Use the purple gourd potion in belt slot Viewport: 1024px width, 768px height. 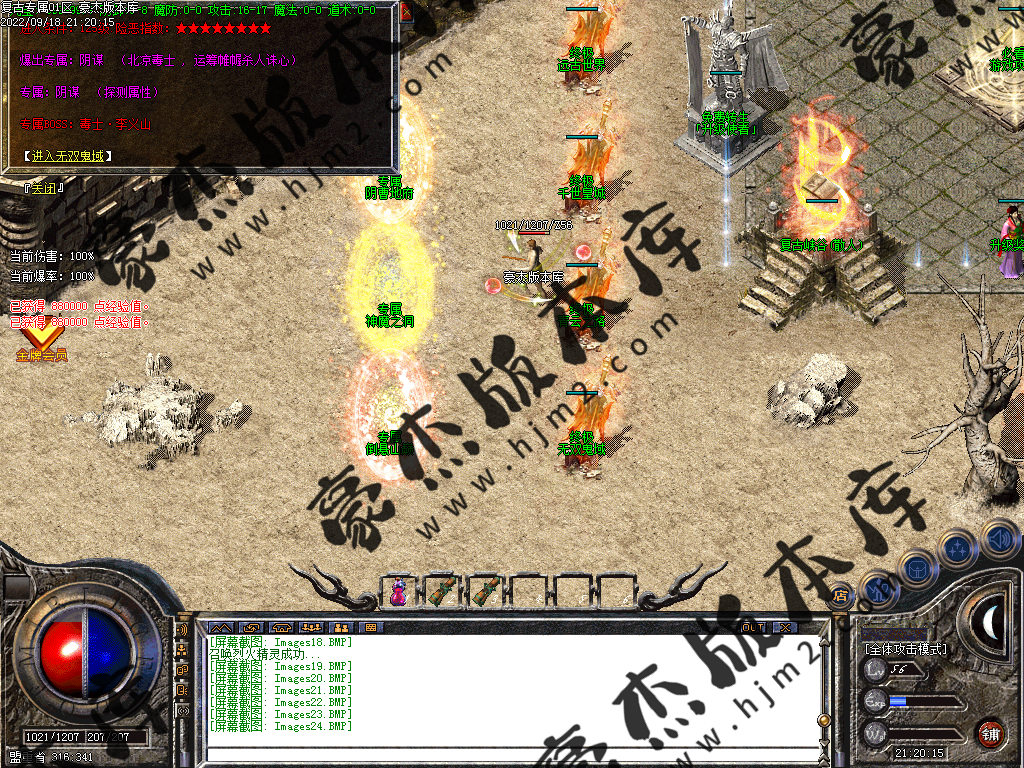tap(398, 591)
